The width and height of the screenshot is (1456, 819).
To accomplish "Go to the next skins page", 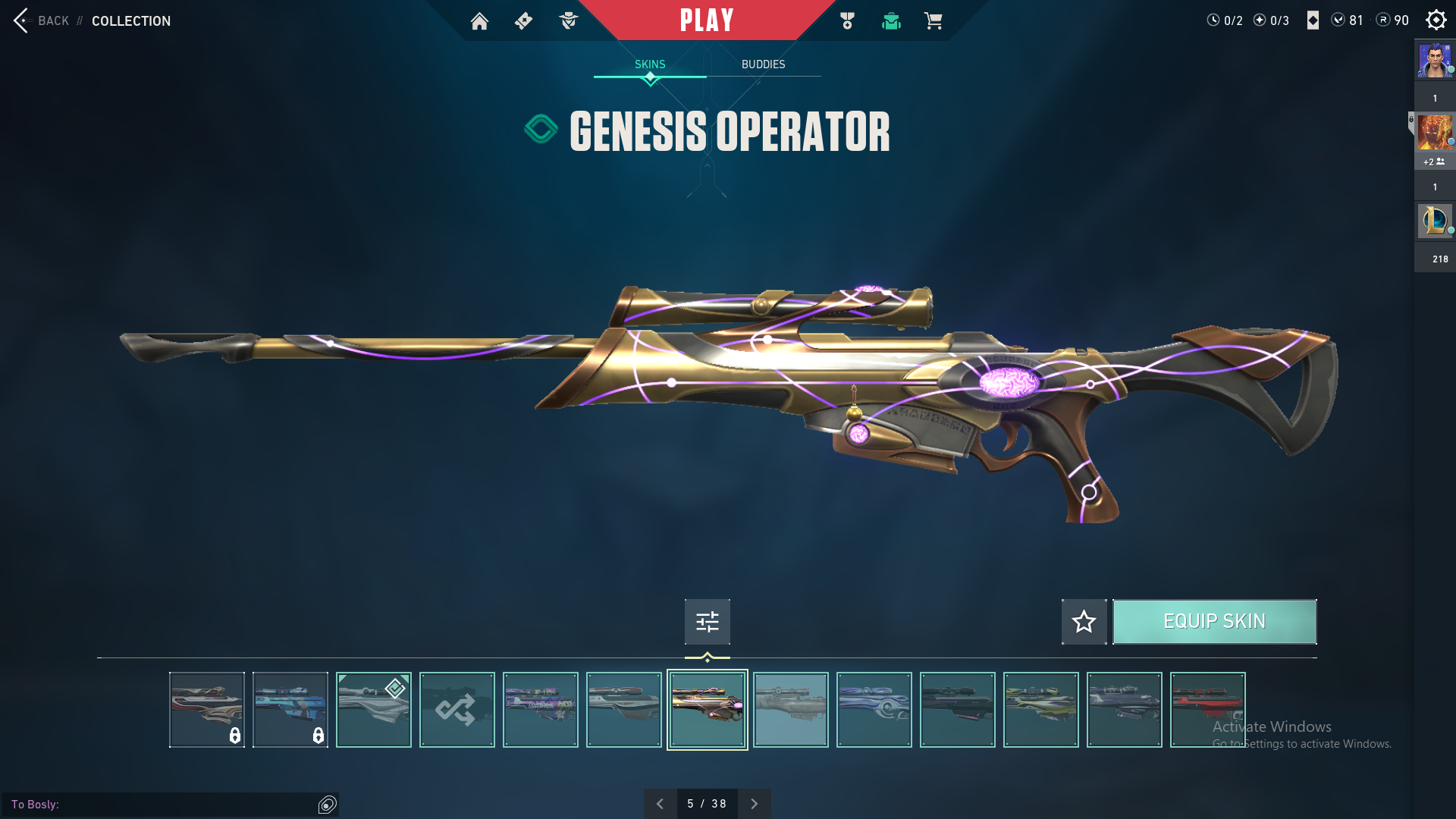I will (x=754, y=804).
